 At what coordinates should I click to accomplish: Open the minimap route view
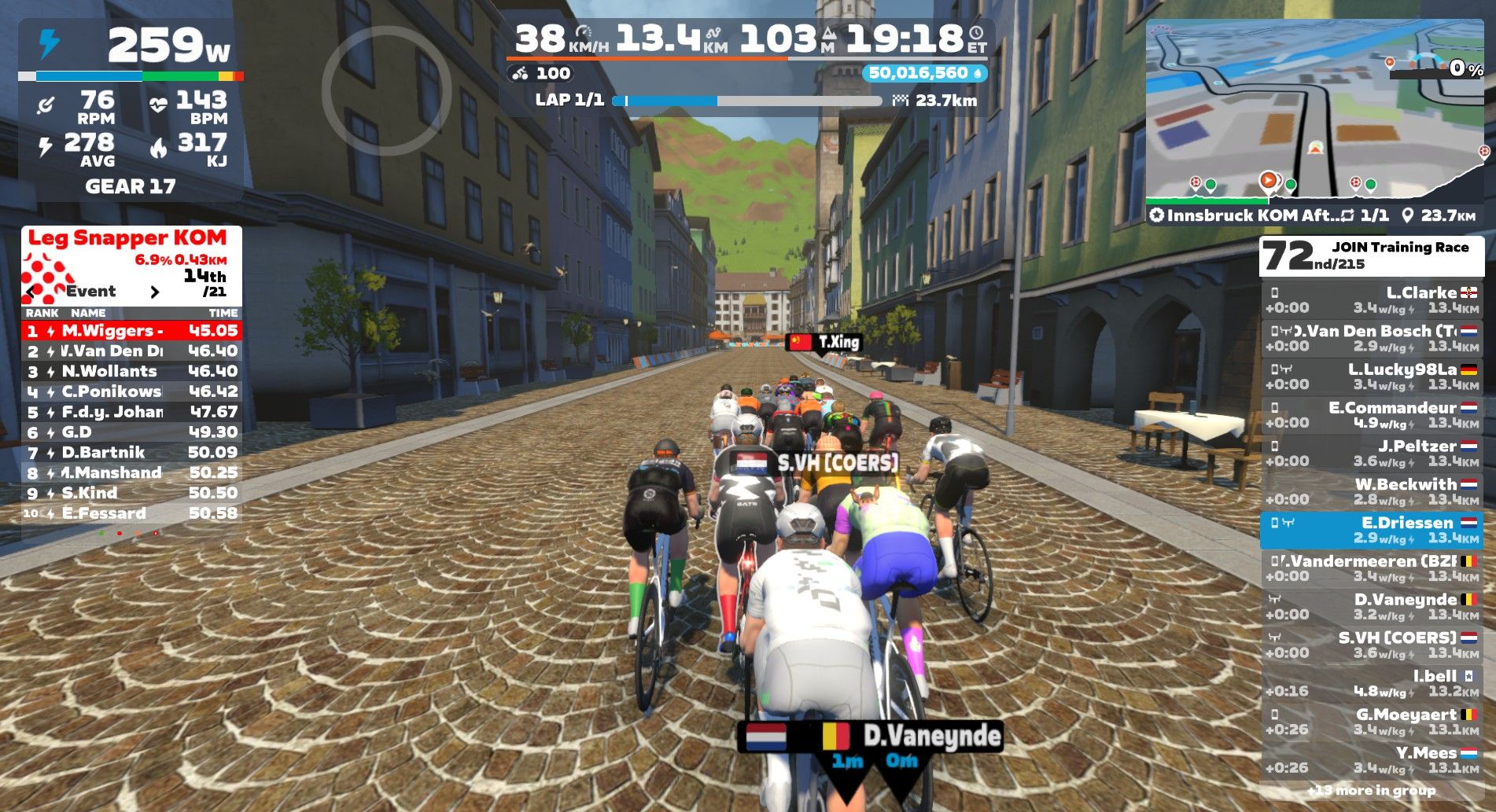[x=1314, y=110]
